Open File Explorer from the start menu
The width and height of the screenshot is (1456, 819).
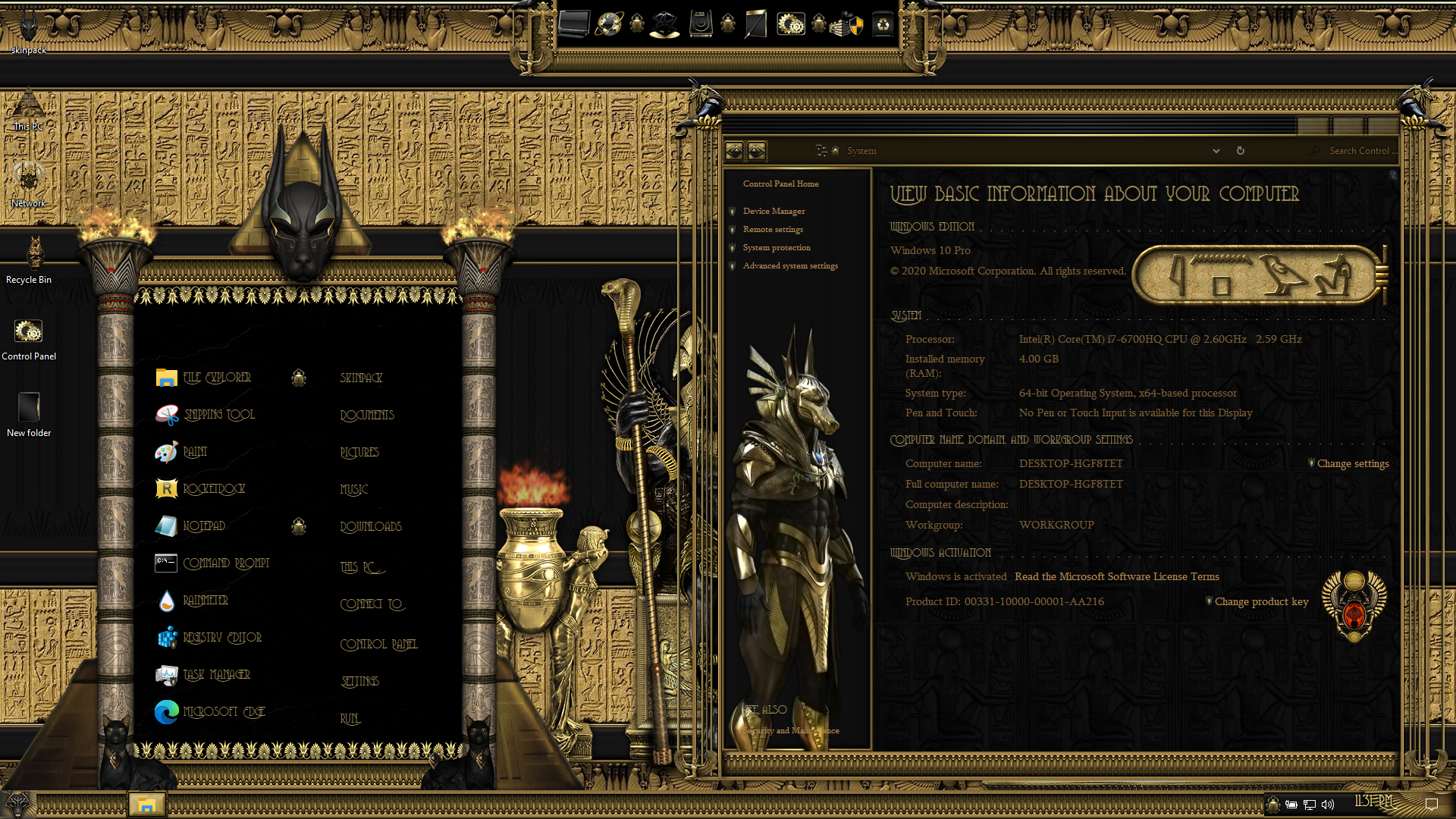(x=216, y=378)
